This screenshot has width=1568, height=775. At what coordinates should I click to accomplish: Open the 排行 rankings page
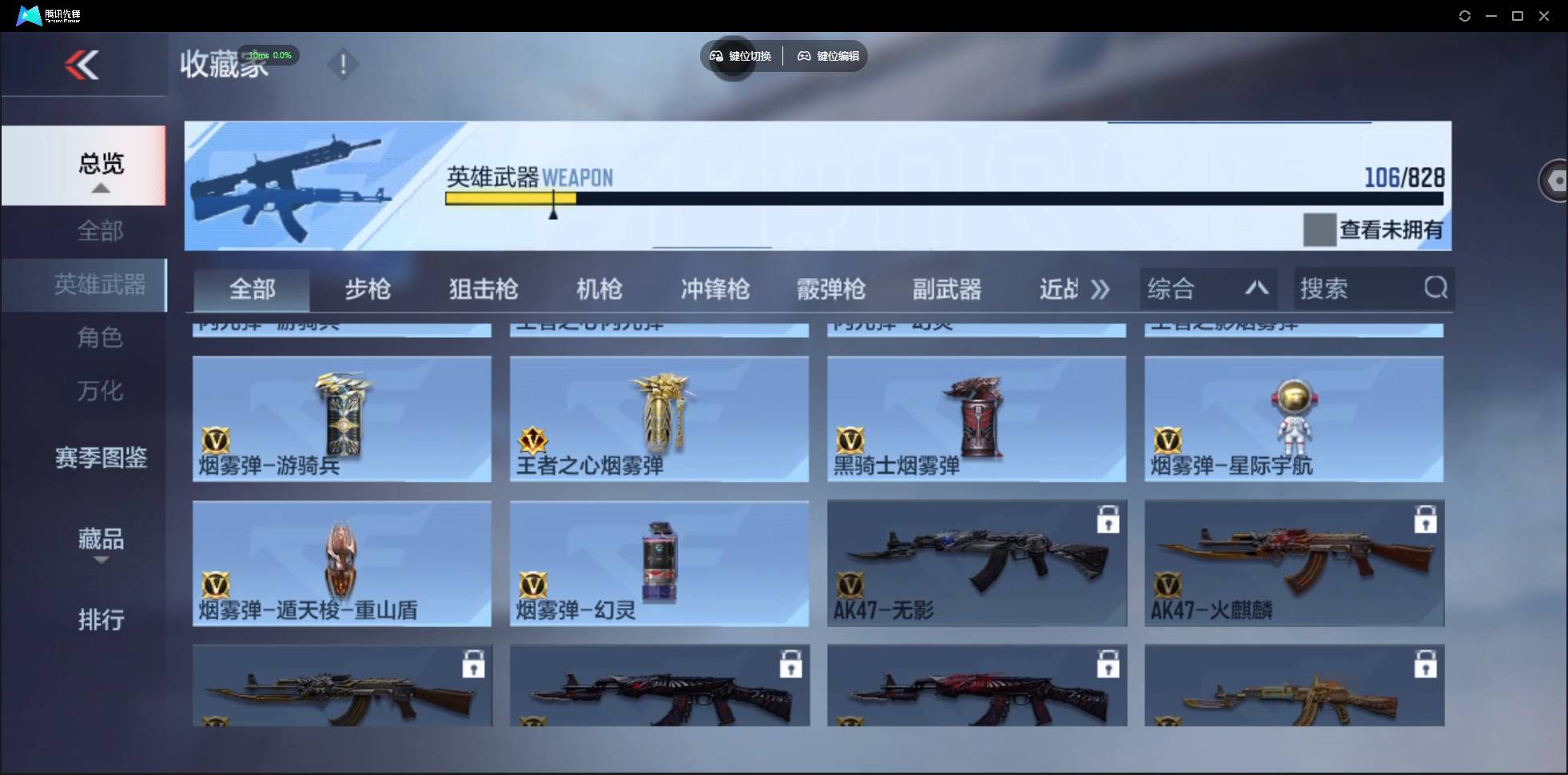(x=101, y=620)
